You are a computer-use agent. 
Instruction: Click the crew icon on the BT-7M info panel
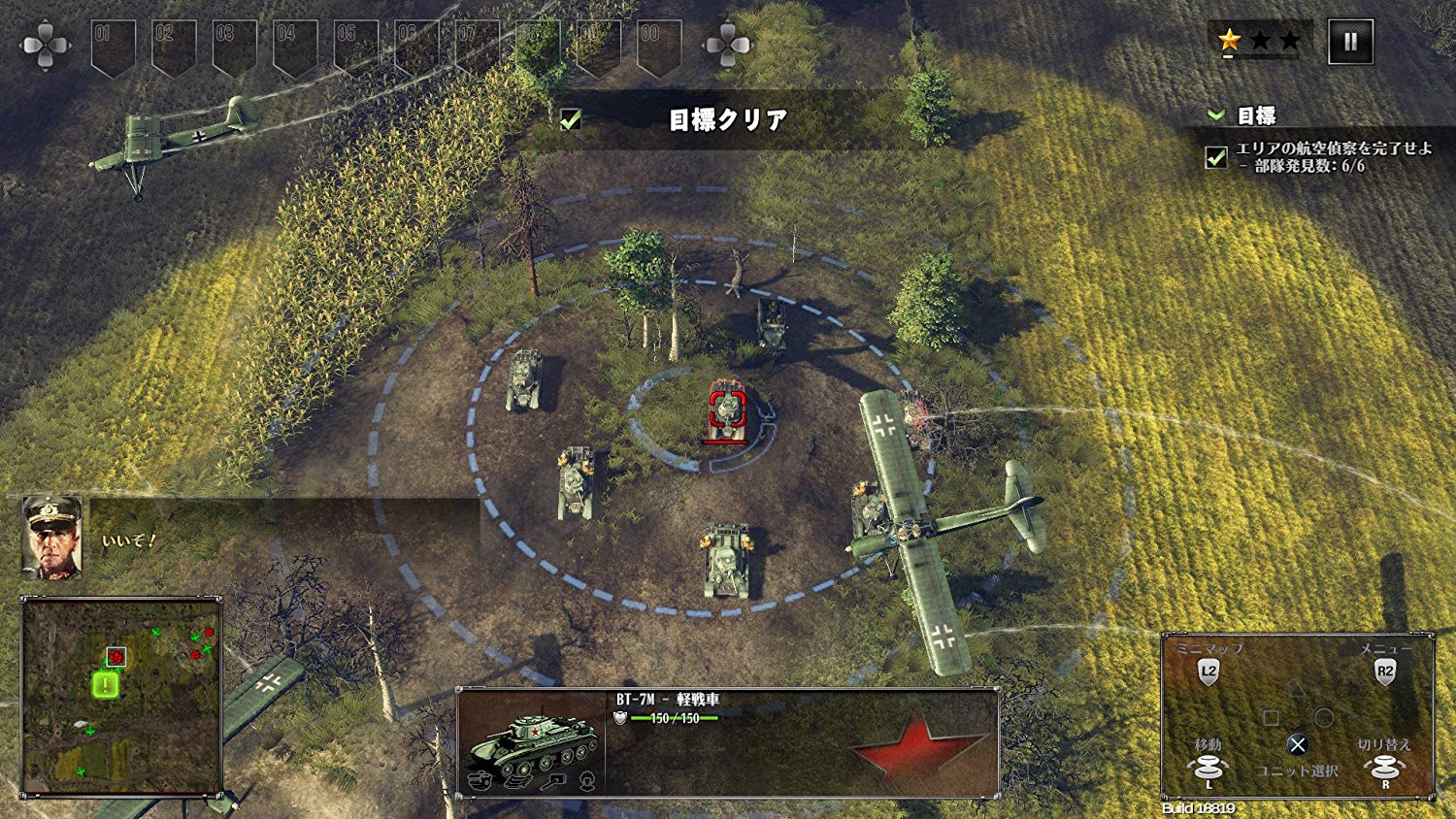pos(586,780)
